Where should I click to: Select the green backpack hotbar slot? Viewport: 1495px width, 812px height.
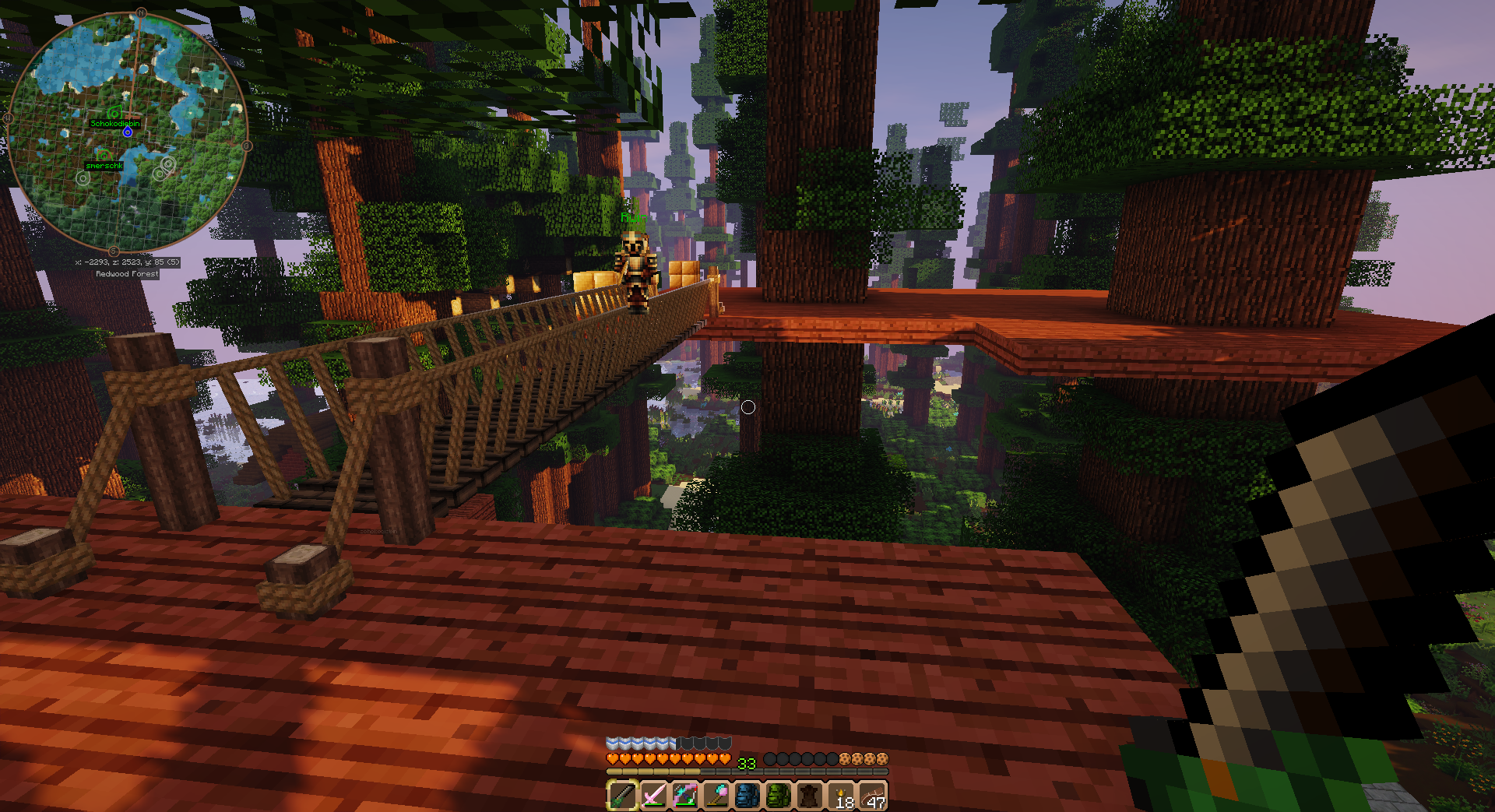tap(779, 796)
